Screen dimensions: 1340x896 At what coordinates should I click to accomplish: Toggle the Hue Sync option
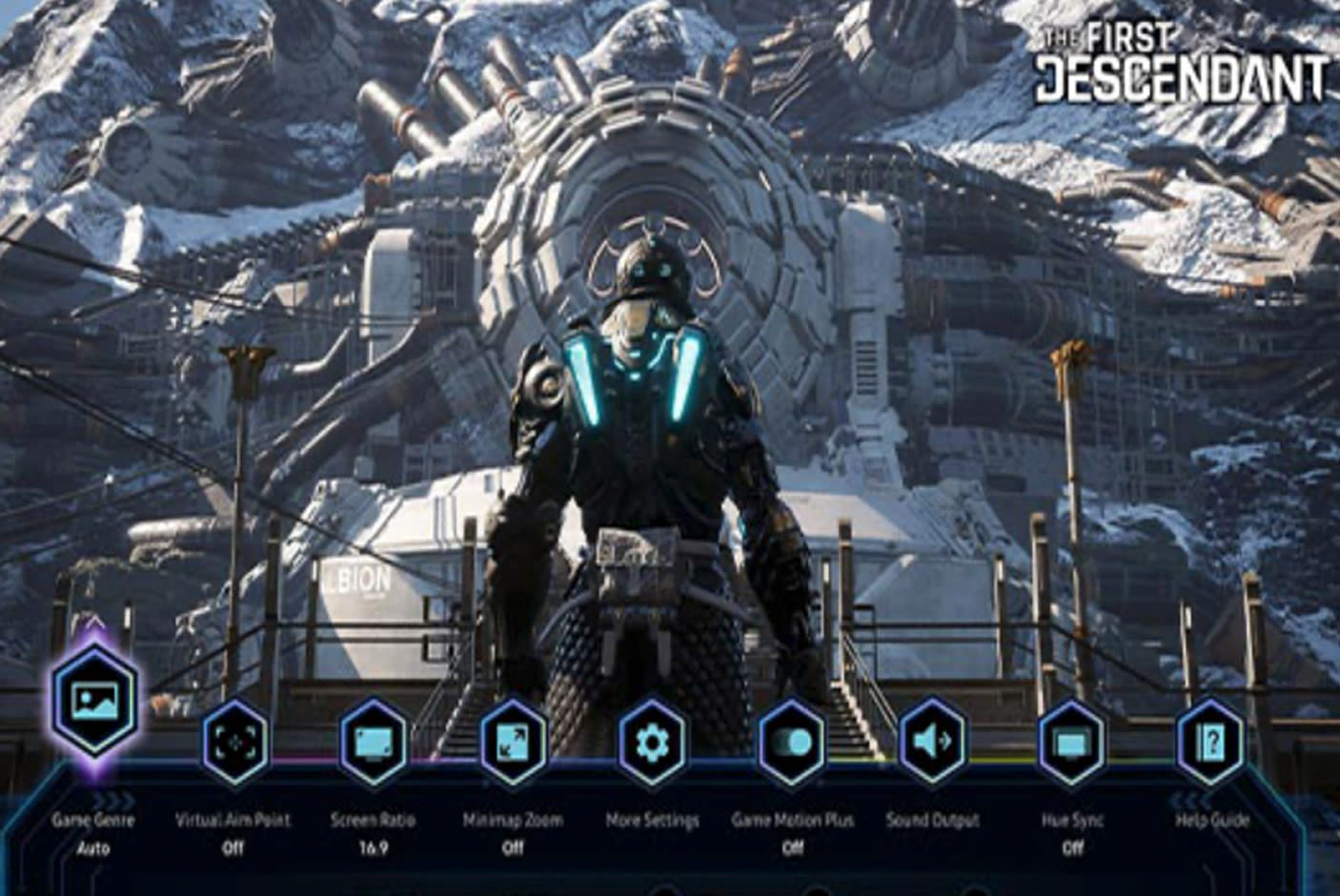pos(1072,743)
